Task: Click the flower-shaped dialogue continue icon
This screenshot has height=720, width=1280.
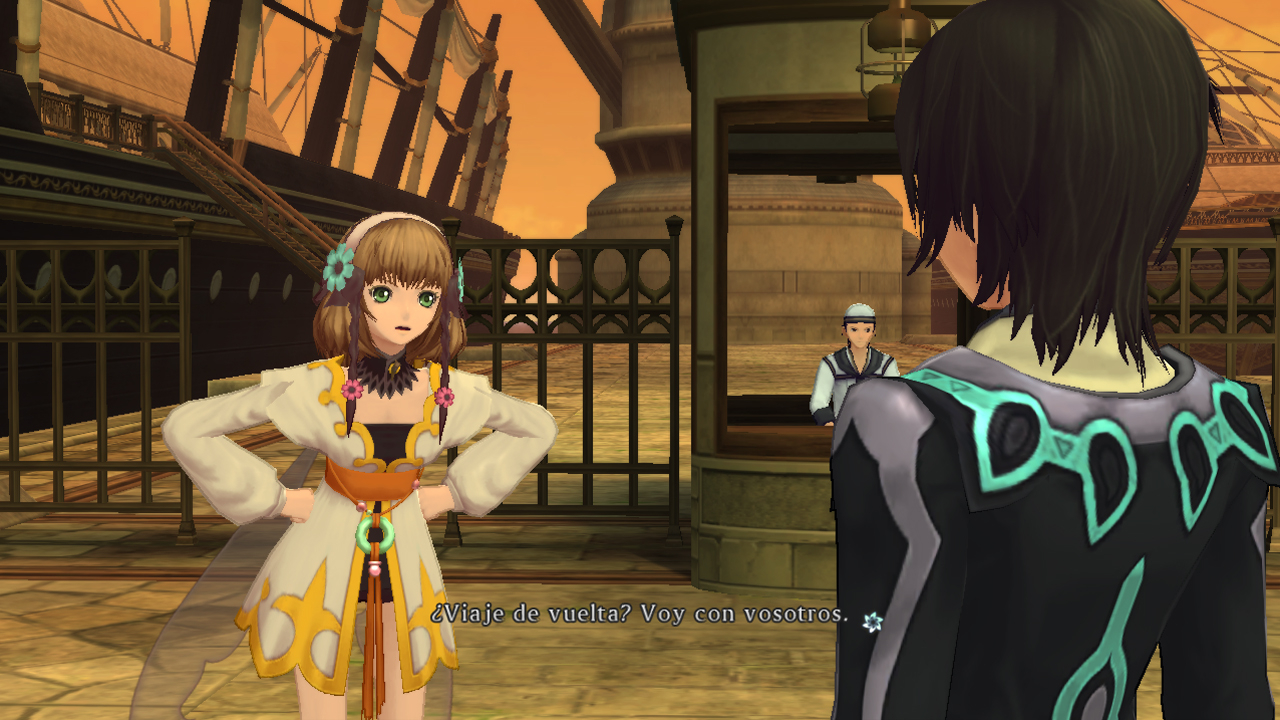Action: pos(872,622)
